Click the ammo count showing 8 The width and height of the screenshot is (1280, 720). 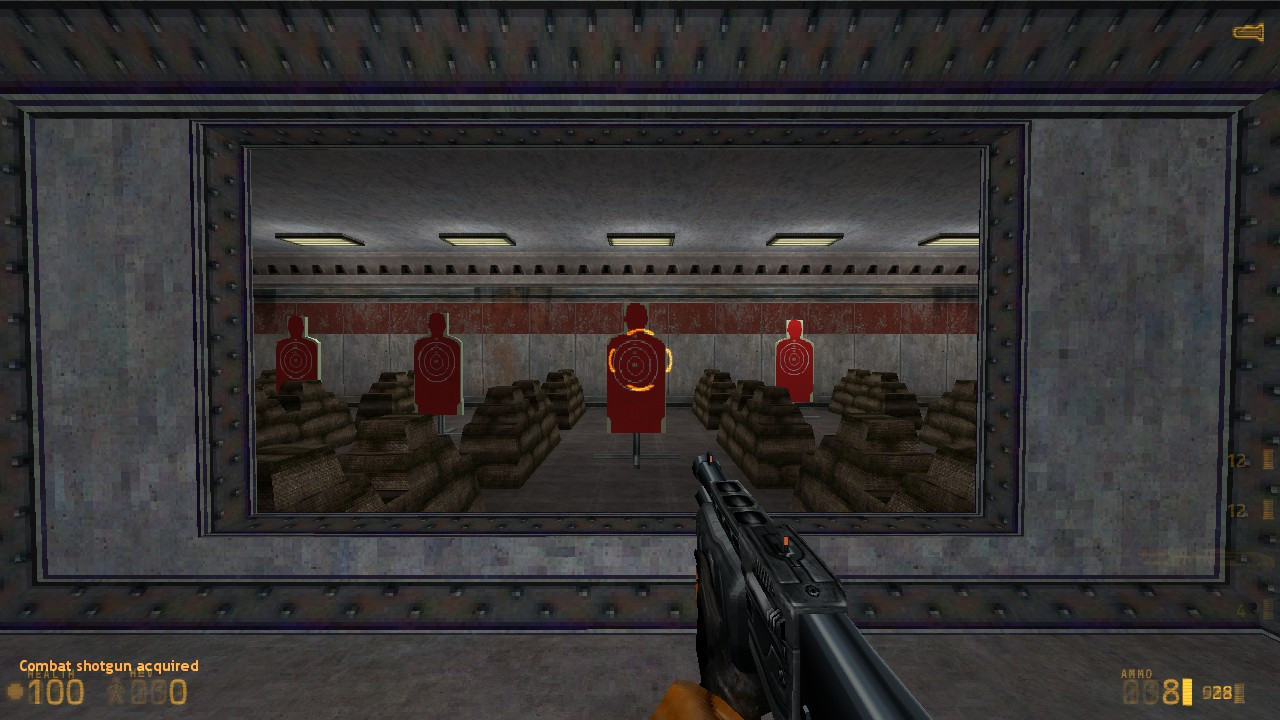coord(1172,690)
